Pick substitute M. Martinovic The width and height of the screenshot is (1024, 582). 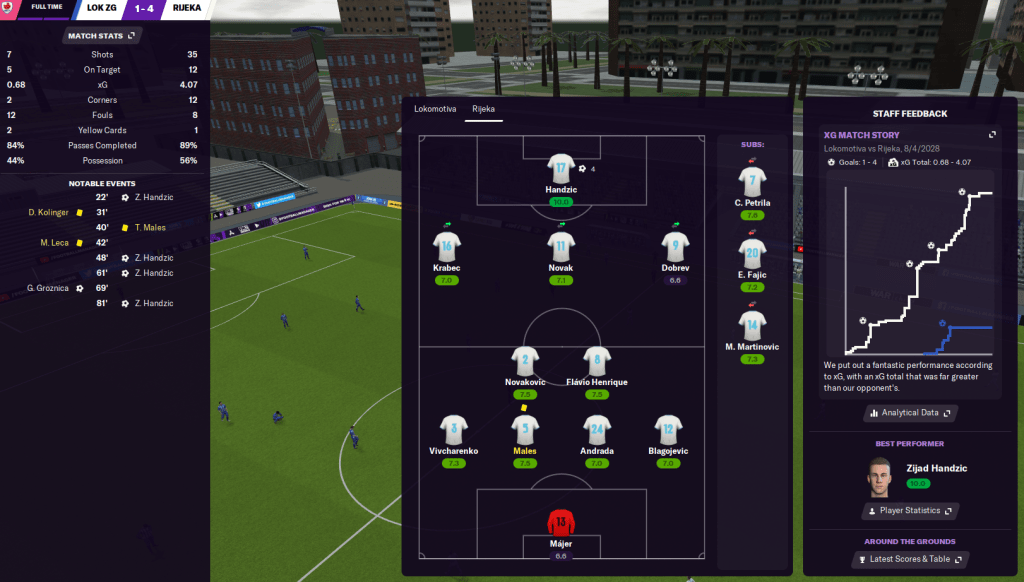(752, 326)
